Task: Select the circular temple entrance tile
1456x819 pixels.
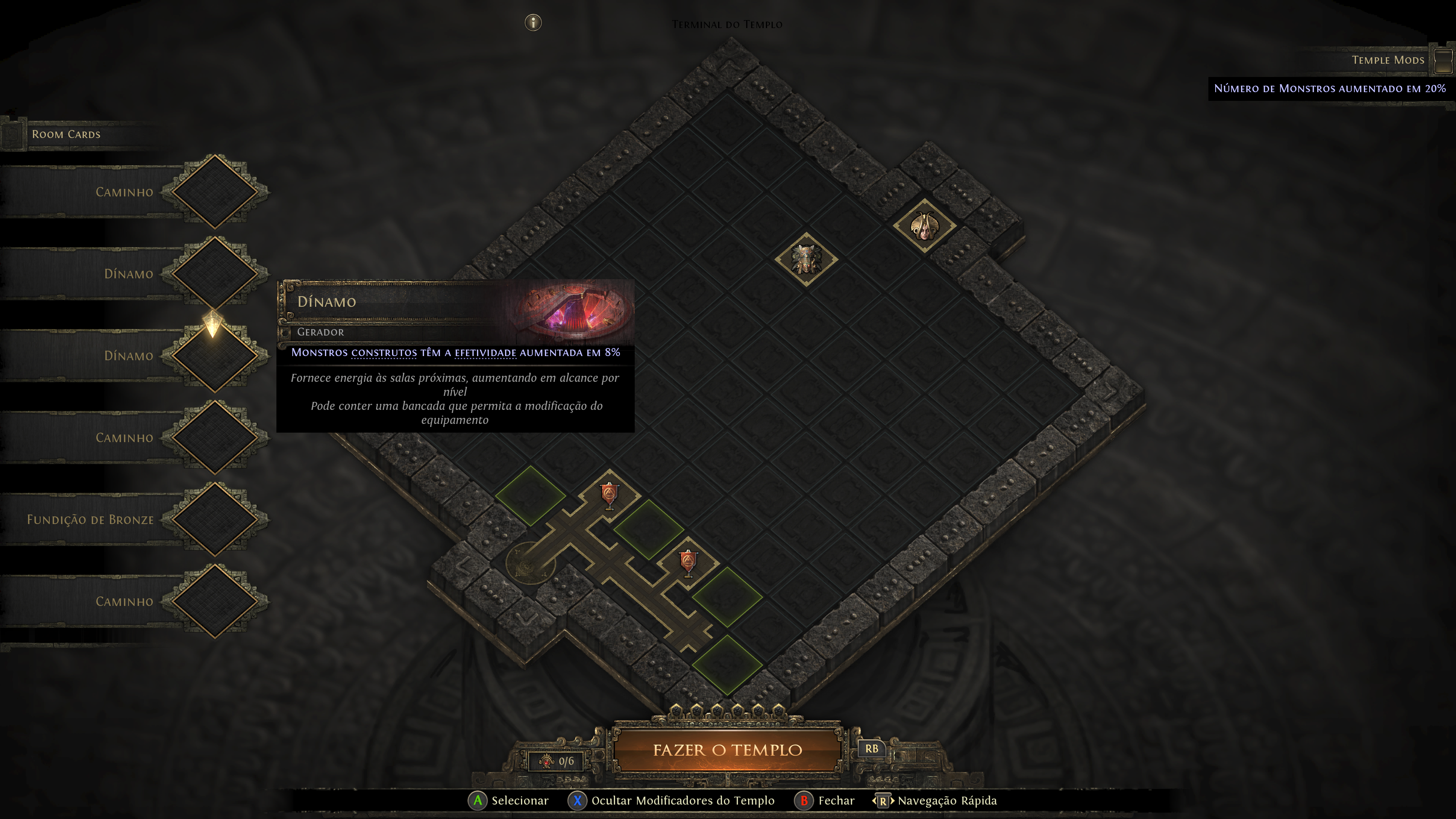Action: click(x=530, y=562)
